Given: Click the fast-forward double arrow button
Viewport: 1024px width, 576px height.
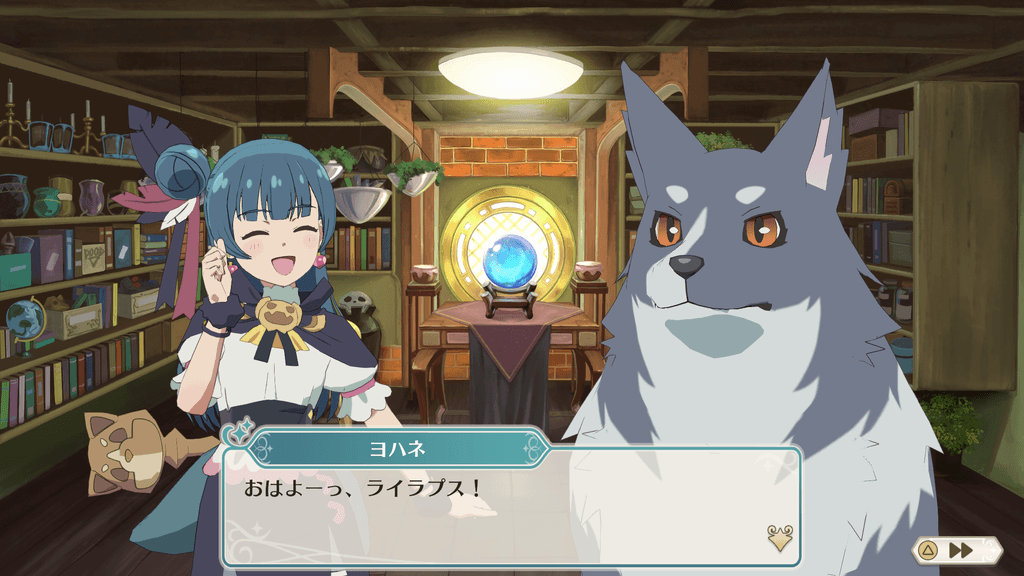Looking at the screenshot, I should pos(961,550).
